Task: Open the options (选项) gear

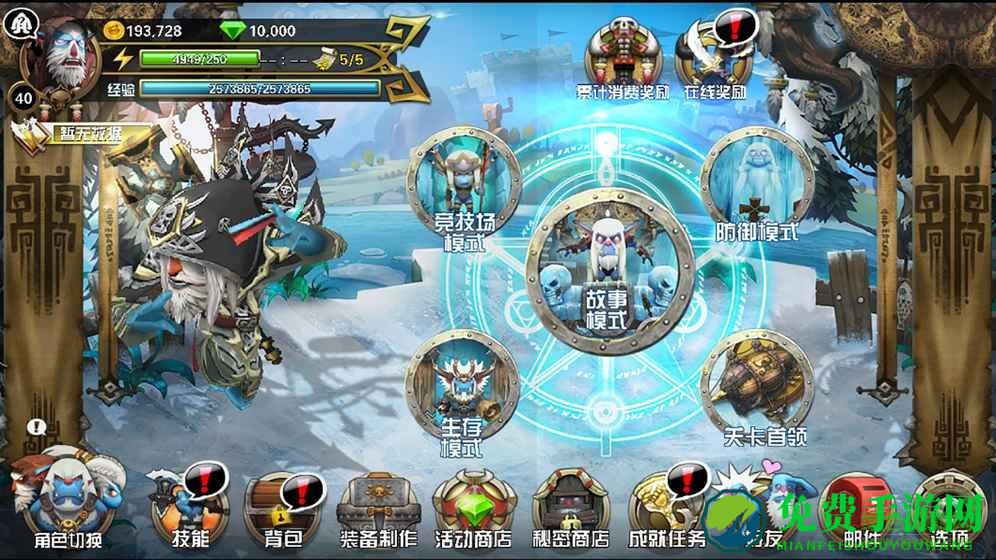Action: coord(946,505)
